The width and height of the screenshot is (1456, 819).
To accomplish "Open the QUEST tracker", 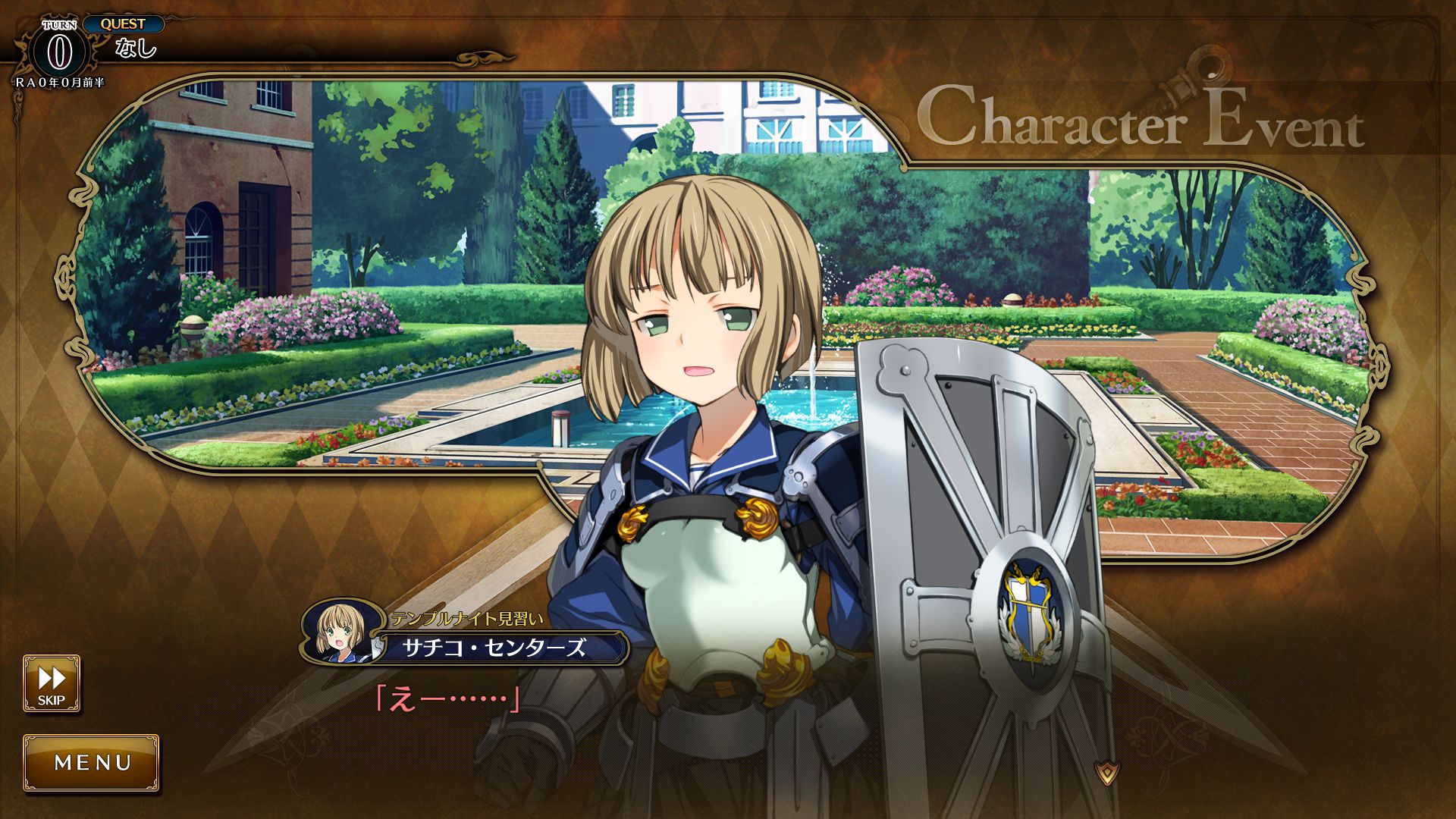I will coord(123,24).
